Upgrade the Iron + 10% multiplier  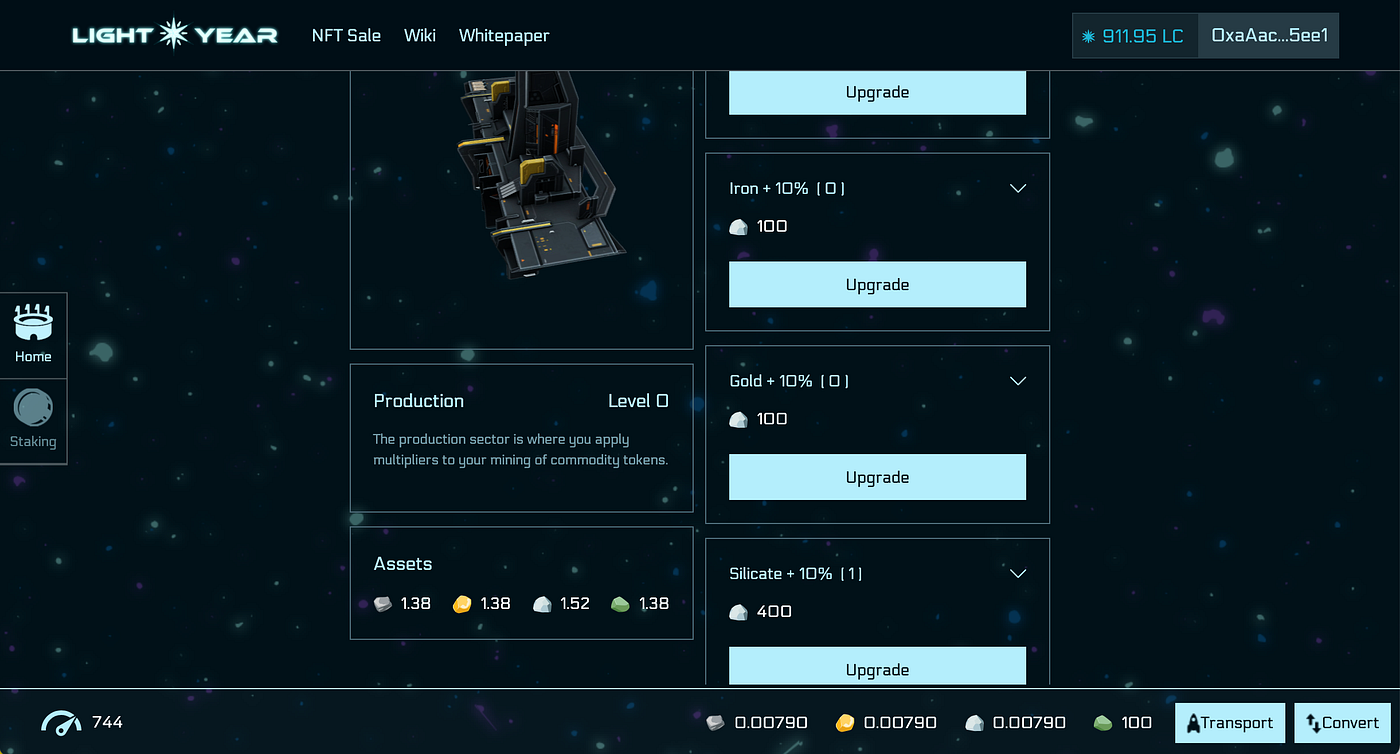coord(877,285)
